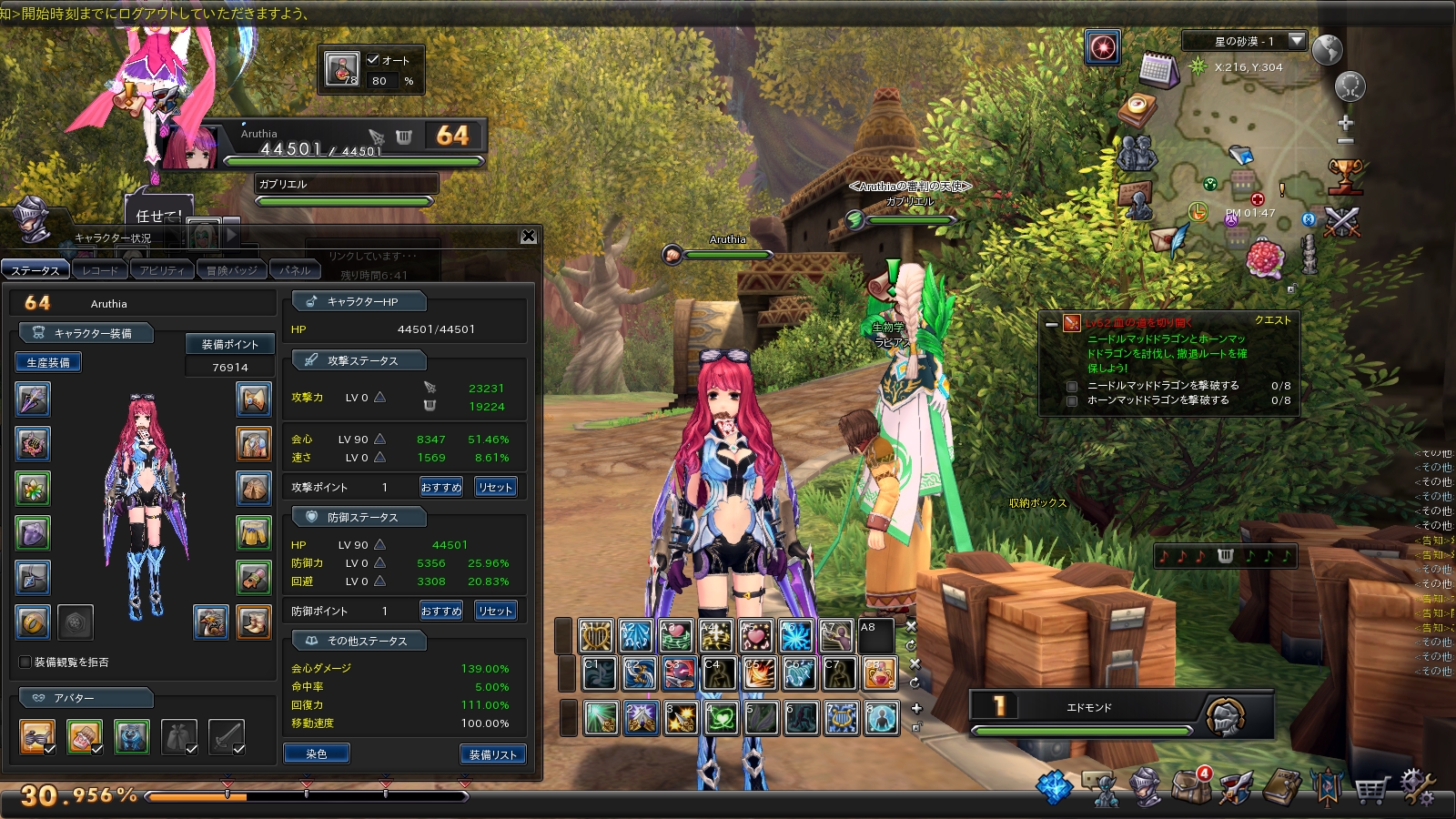Click the 生産装備 button
The height and width of the screenshot is (819, 1456).
click(x=48, y=362)
